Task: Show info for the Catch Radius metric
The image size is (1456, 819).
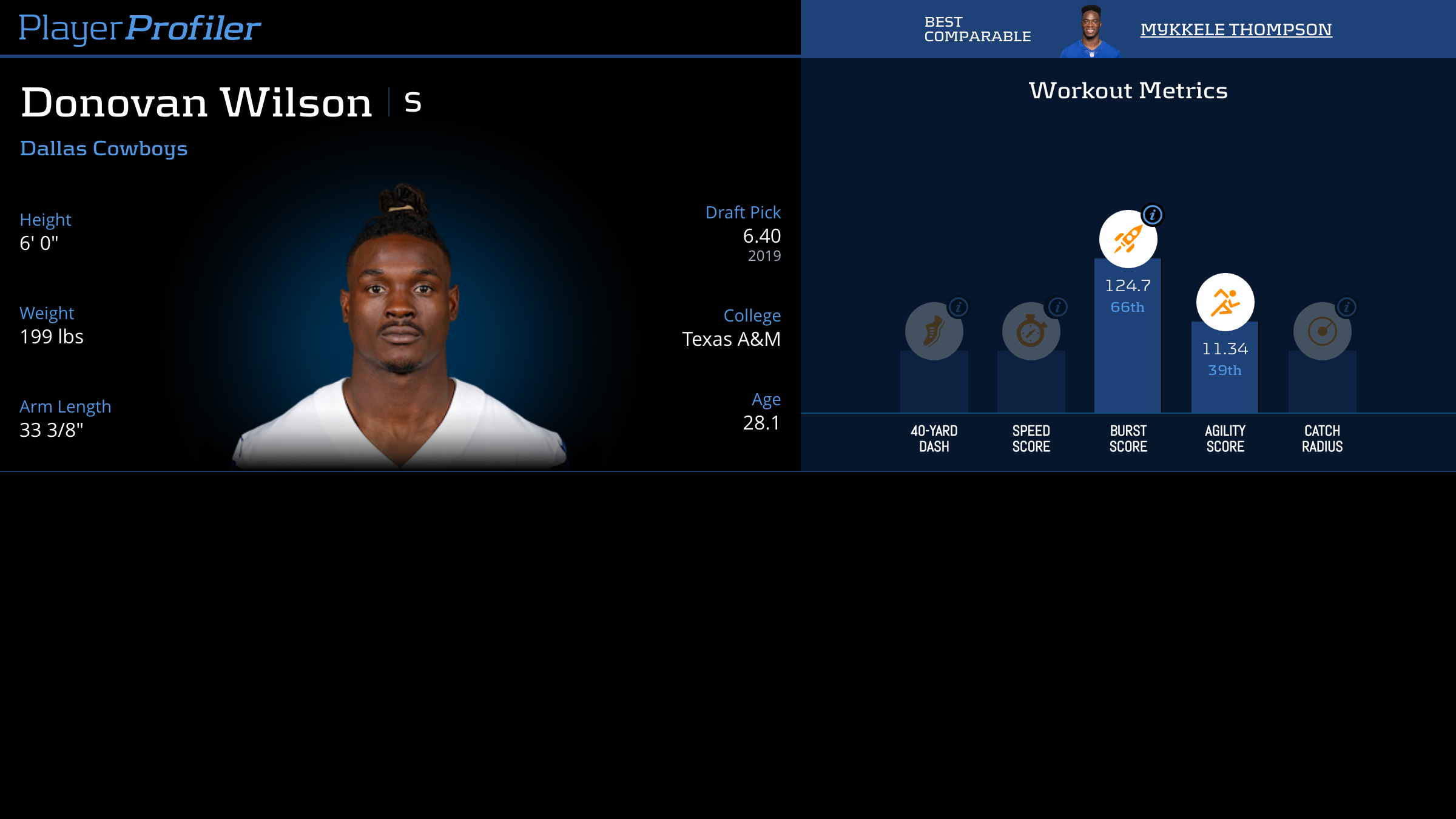Action: pos(1347,307)
